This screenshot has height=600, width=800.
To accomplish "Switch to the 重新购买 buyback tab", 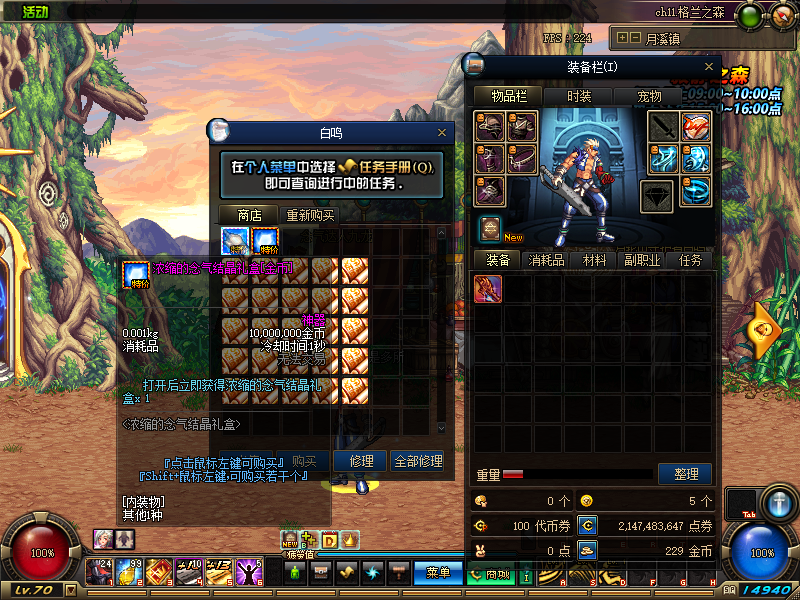I will pyautogui.click(x=311, y=215).
